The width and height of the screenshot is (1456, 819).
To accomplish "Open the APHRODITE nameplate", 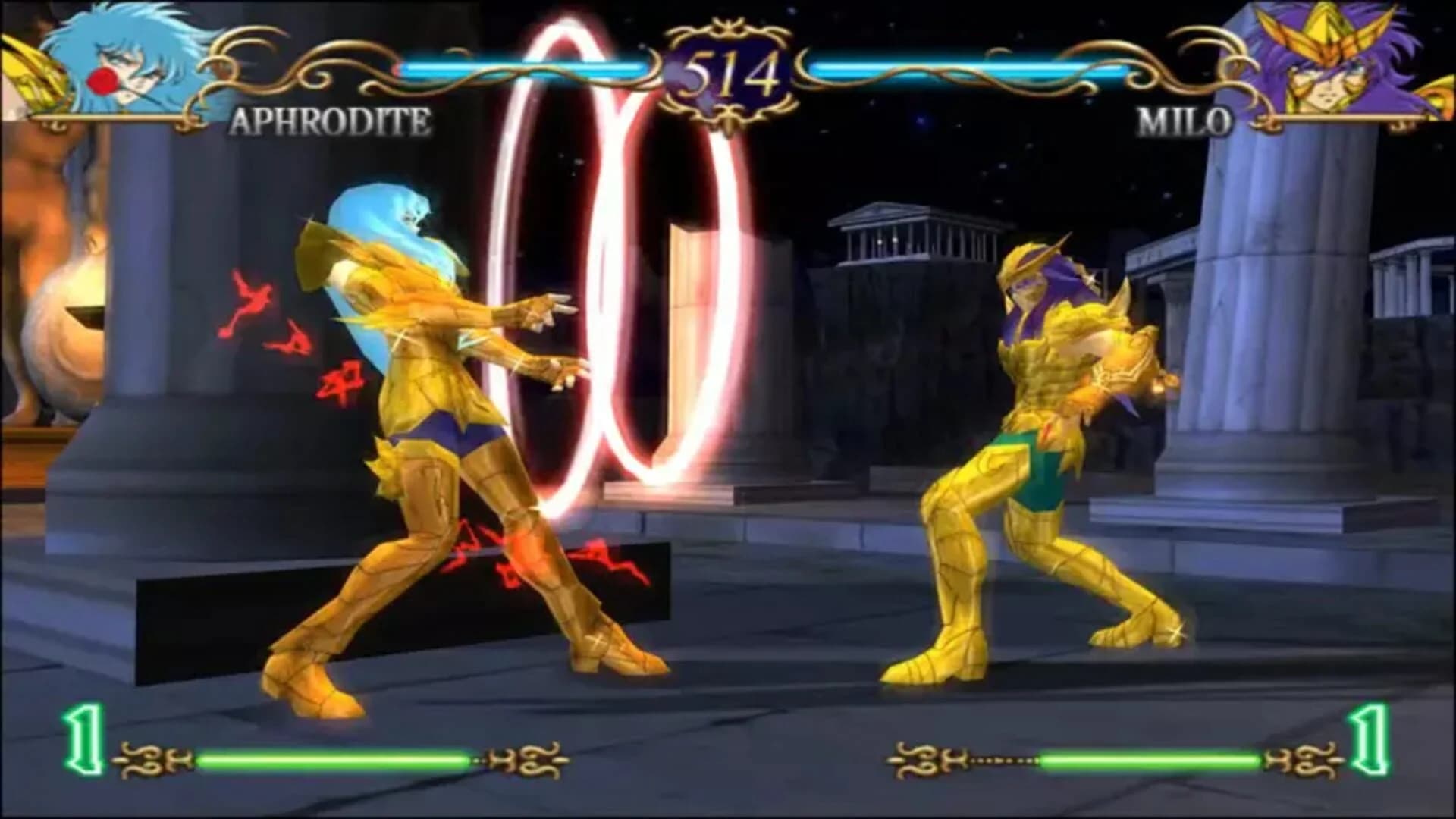I will [x=330, y=121].
